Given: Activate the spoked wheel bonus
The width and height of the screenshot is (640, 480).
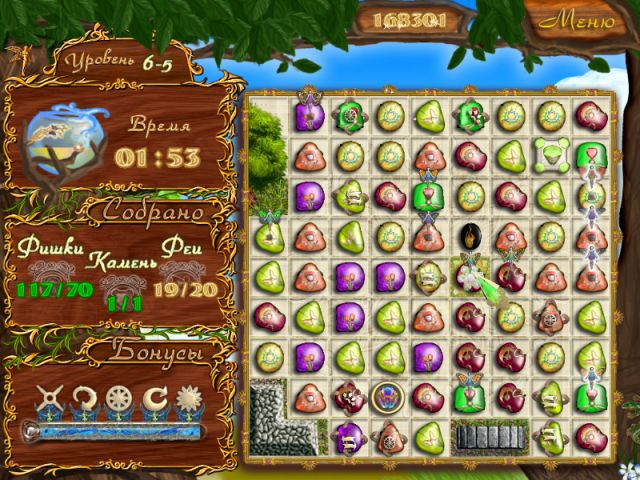Looking at the screenshot, I should 120,398.
